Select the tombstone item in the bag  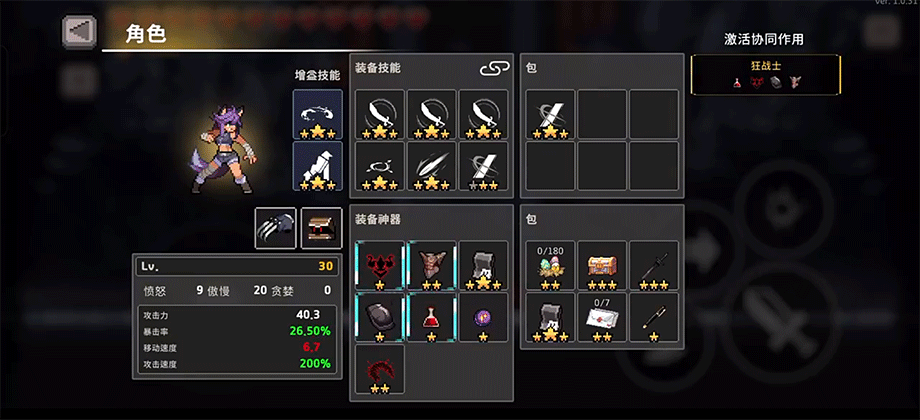click(x=550, y=318)
